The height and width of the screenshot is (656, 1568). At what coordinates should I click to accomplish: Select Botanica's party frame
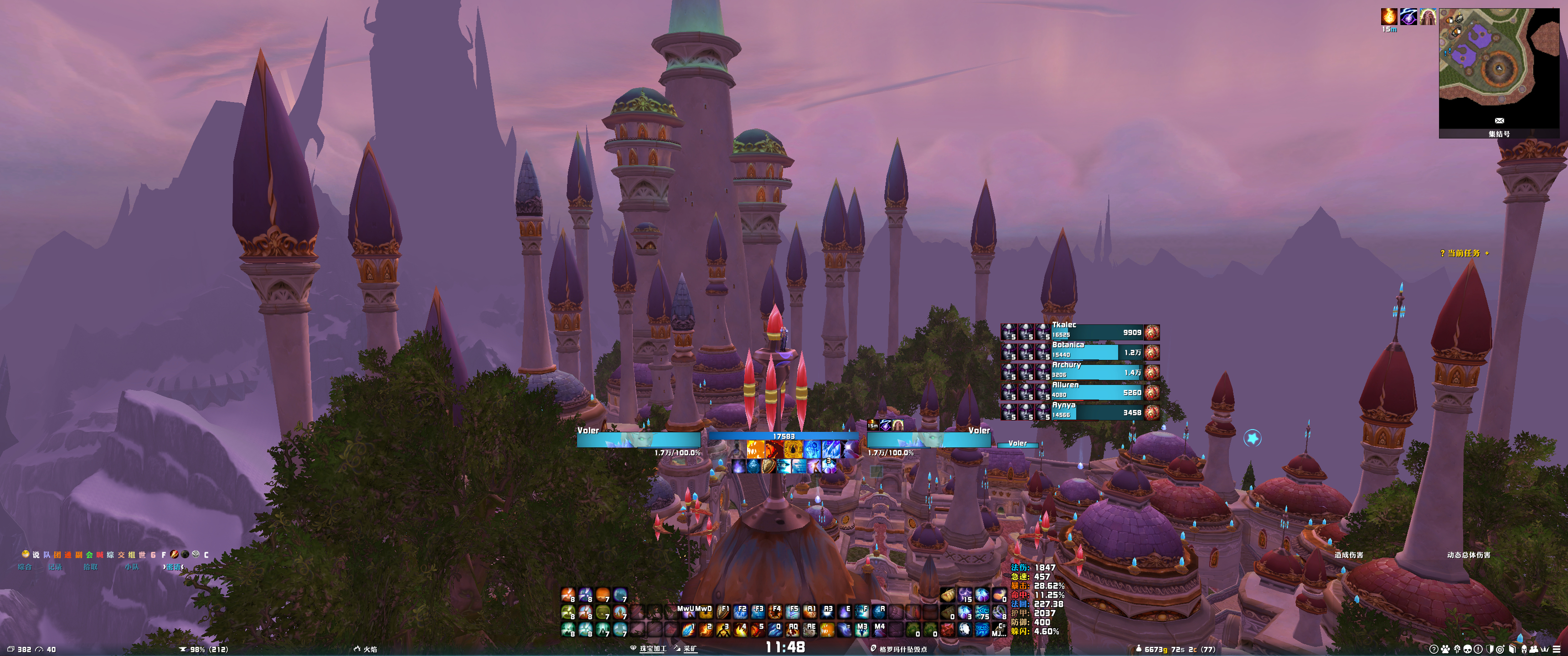[x=1097, y=352]
